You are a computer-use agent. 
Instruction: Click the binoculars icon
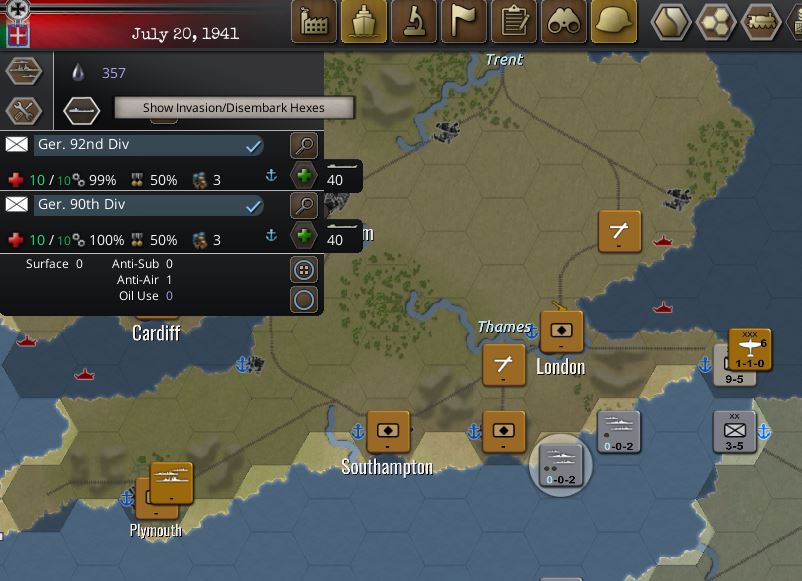point(564,21)
